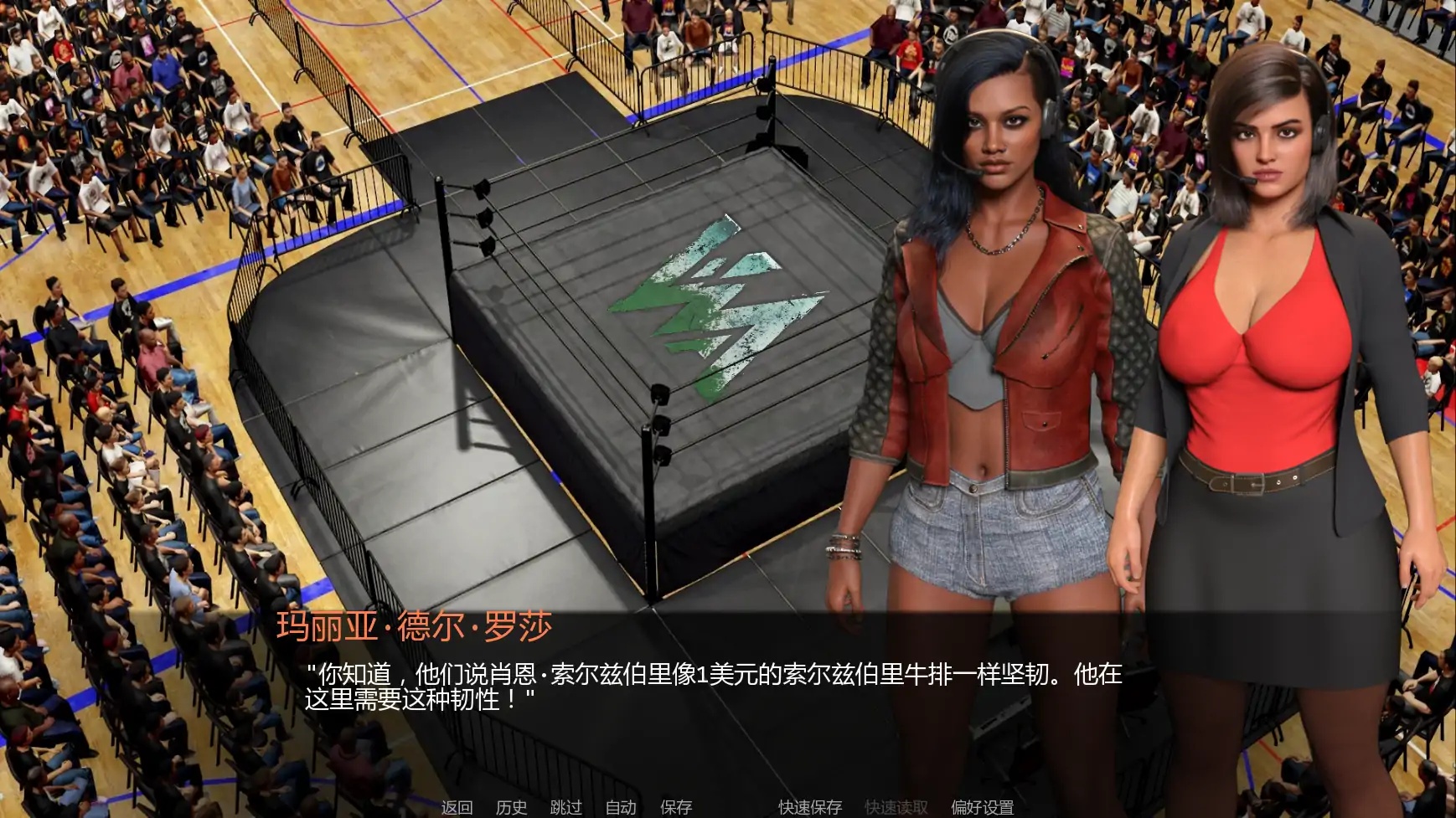
Task: Open the 历史 (History) log
Action: tap(511, 807)
